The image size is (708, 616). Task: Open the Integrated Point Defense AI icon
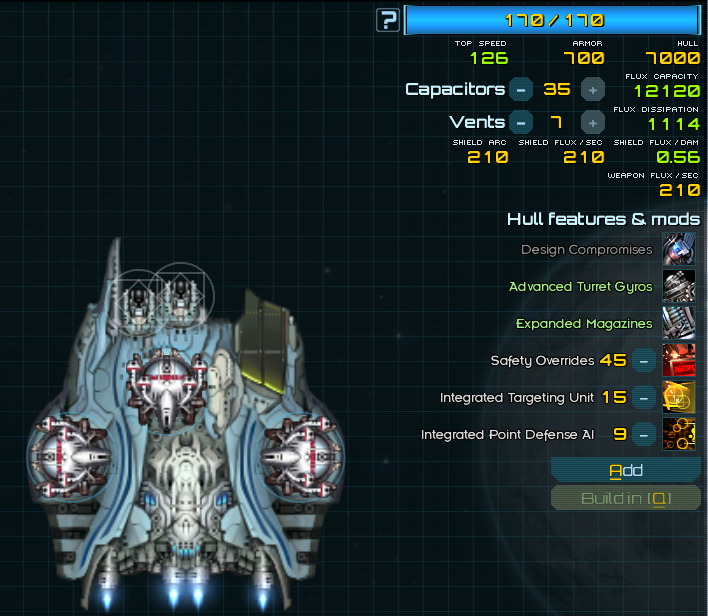[679, 434]
